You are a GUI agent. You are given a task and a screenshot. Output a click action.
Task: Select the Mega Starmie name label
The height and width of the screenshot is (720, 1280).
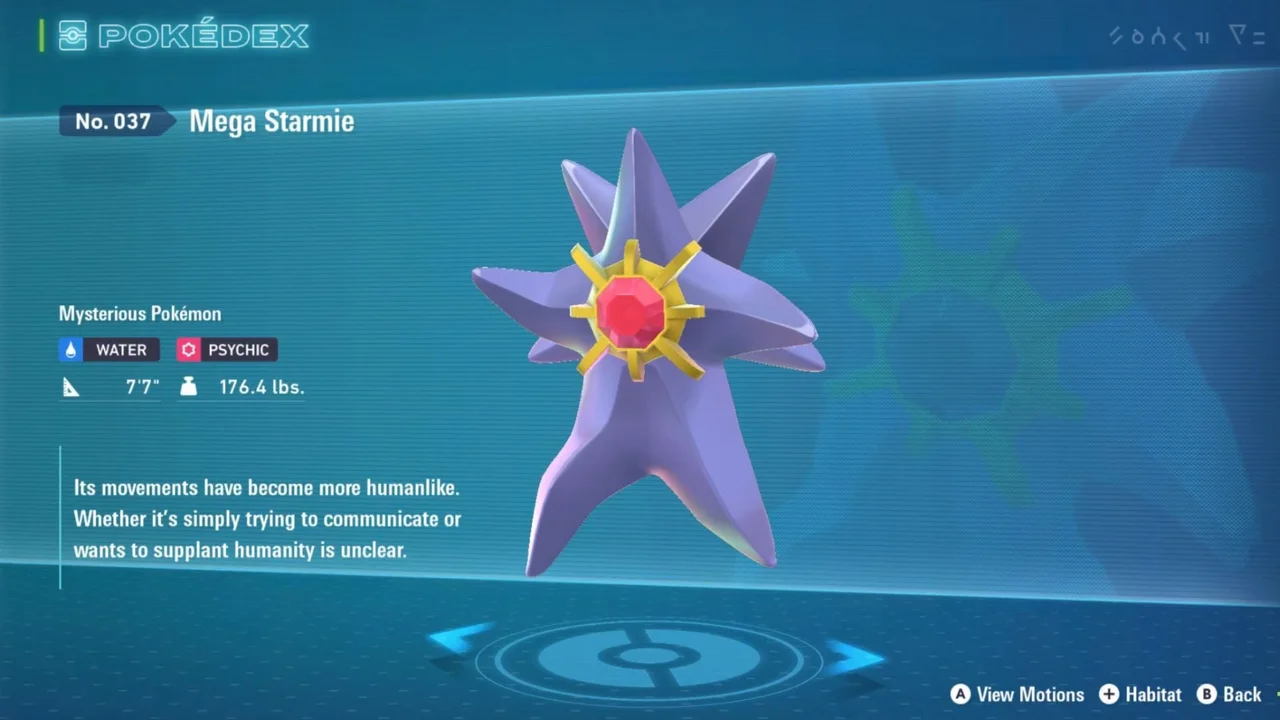click(x=271, y=121)
